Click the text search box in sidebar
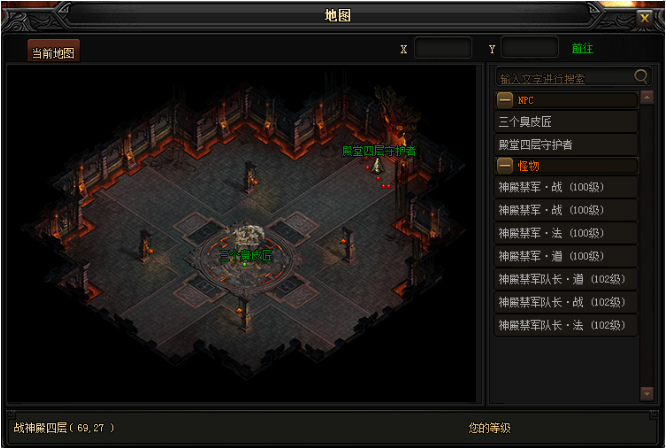 point(565,77)
